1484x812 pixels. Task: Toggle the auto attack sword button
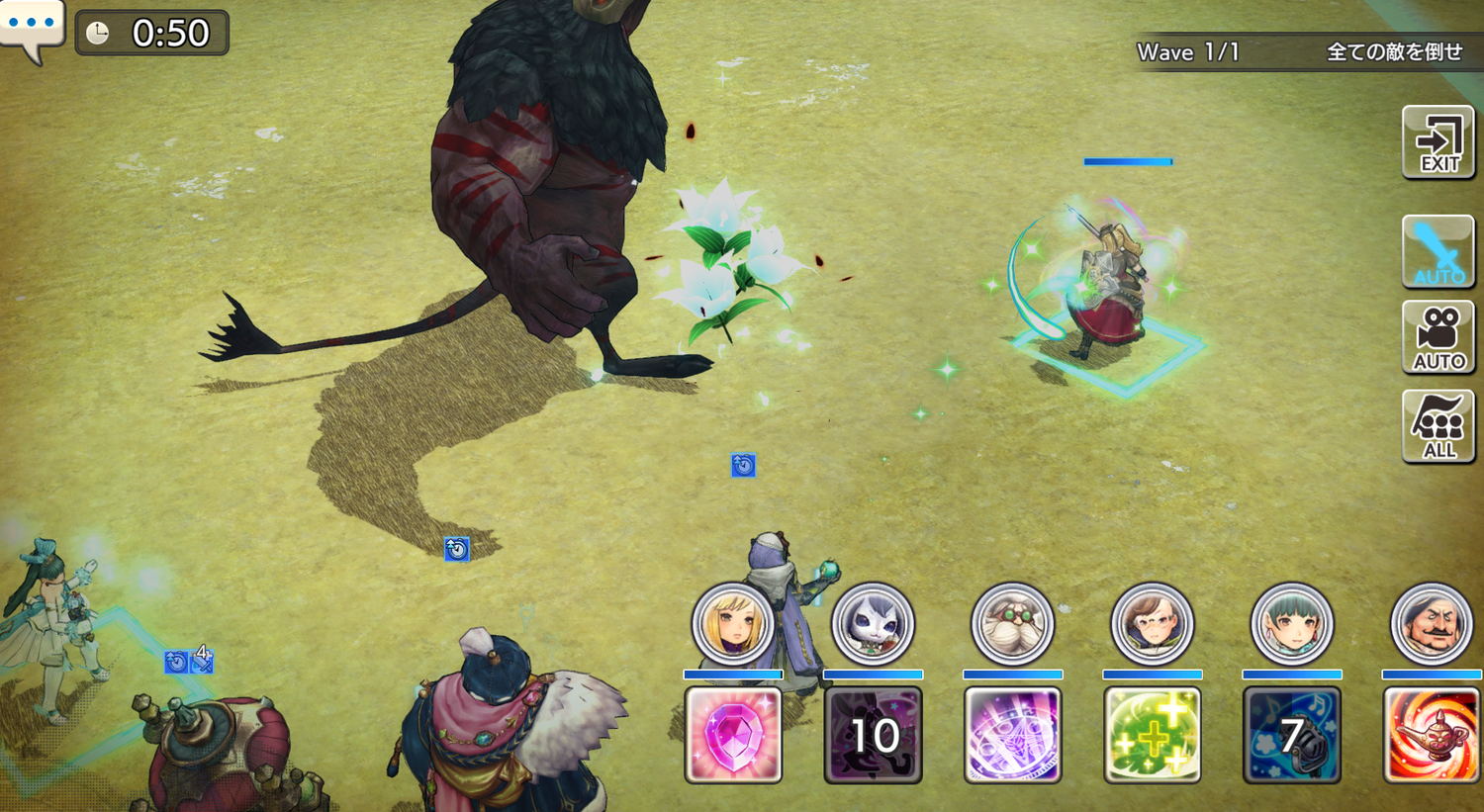click(1438, 252)
